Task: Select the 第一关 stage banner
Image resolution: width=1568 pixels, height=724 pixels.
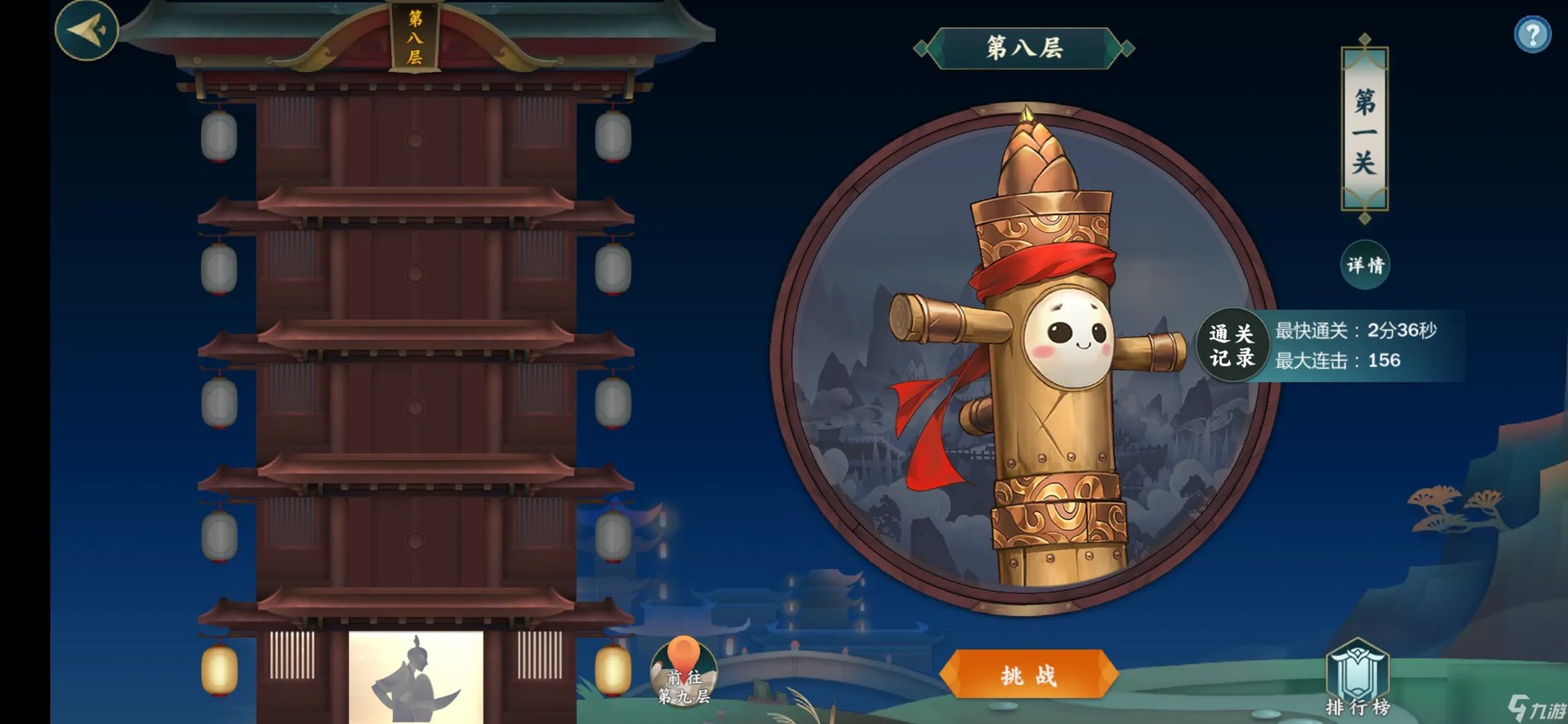Action: tap(1364, 129)
